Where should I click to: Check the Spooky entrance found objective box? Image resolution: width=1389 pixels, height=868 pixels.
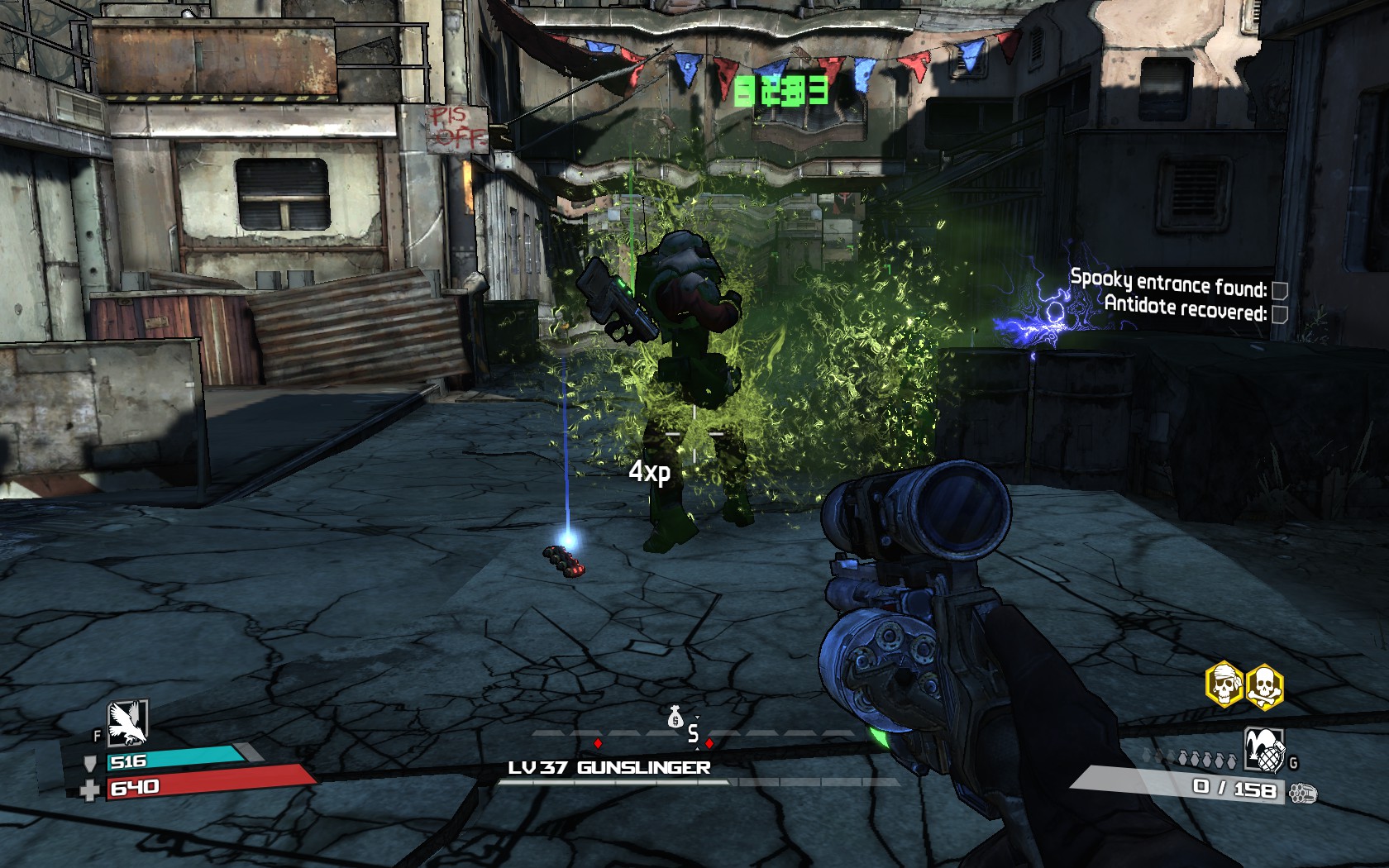[x=1279, y=290]
